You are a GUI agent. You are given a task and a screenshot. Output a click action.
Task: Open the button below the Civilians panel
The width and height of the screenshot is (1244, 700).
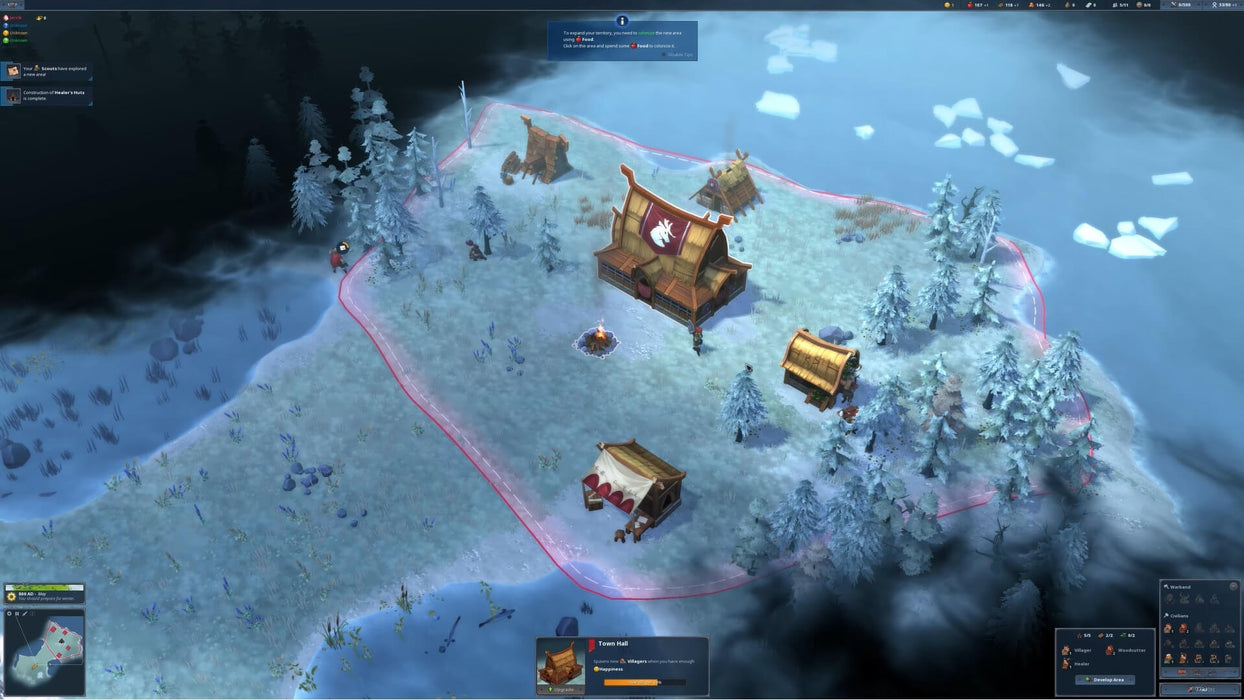tap(1200, 689)
